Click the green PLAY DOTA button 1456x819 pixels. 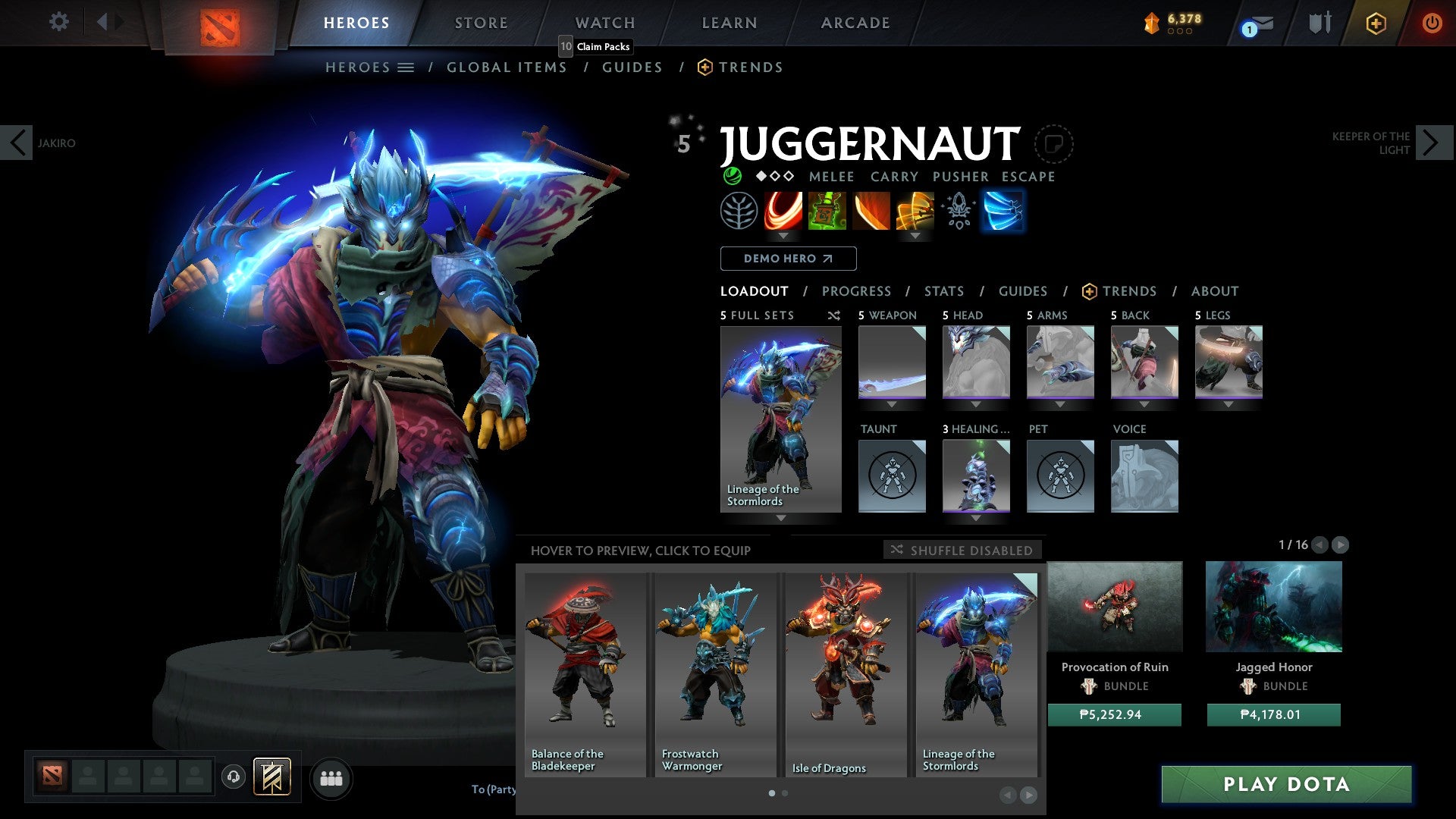(1286, 784)
